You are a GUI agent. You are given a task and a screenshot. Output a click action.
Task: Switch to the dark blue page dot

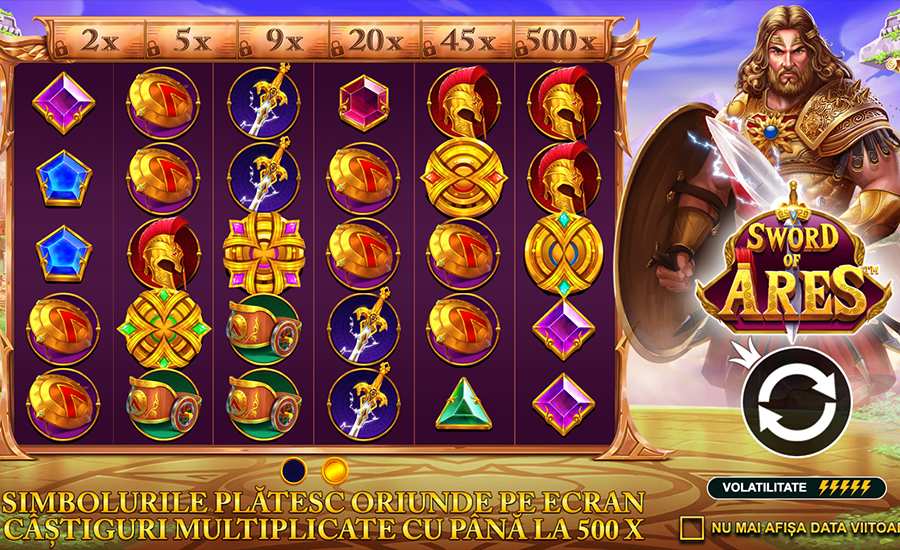(295, 469)
